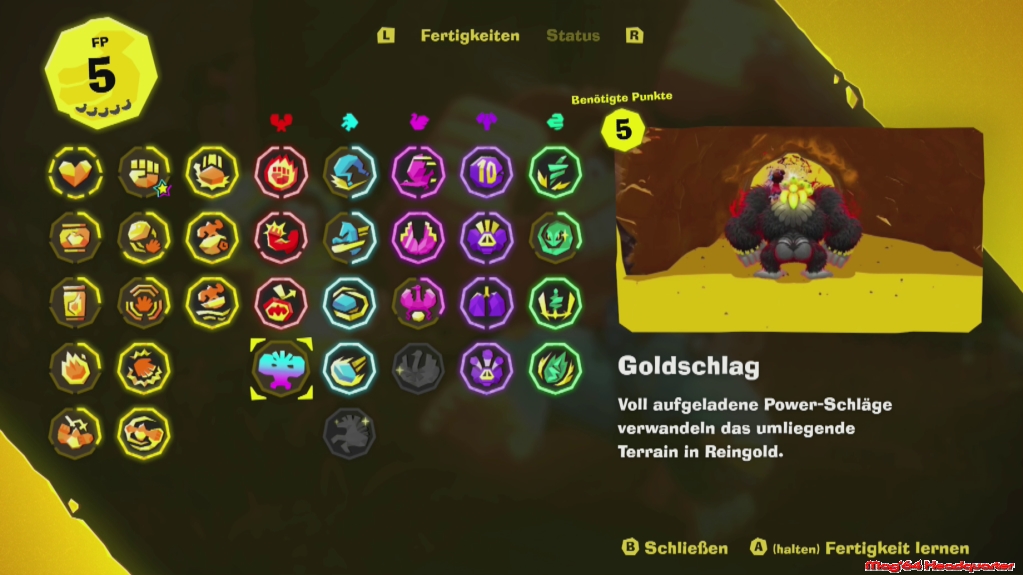Switch to the Status tab
Image resolution: width=1023 pixels, height=575 pixels.
(x=573, y=36)
